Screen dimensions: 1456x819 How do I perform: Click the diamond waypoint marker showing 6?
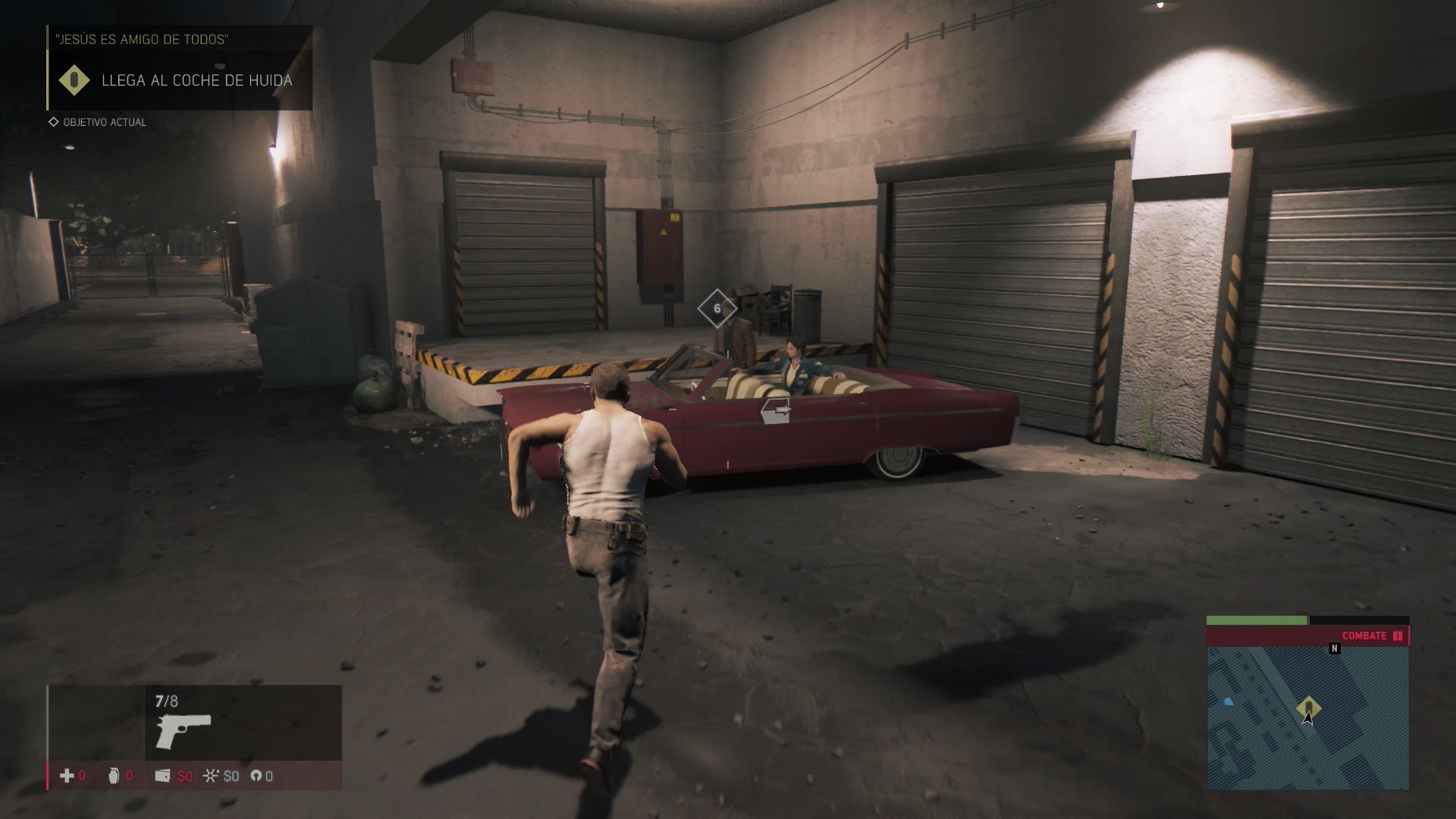[x=717, y=309]
